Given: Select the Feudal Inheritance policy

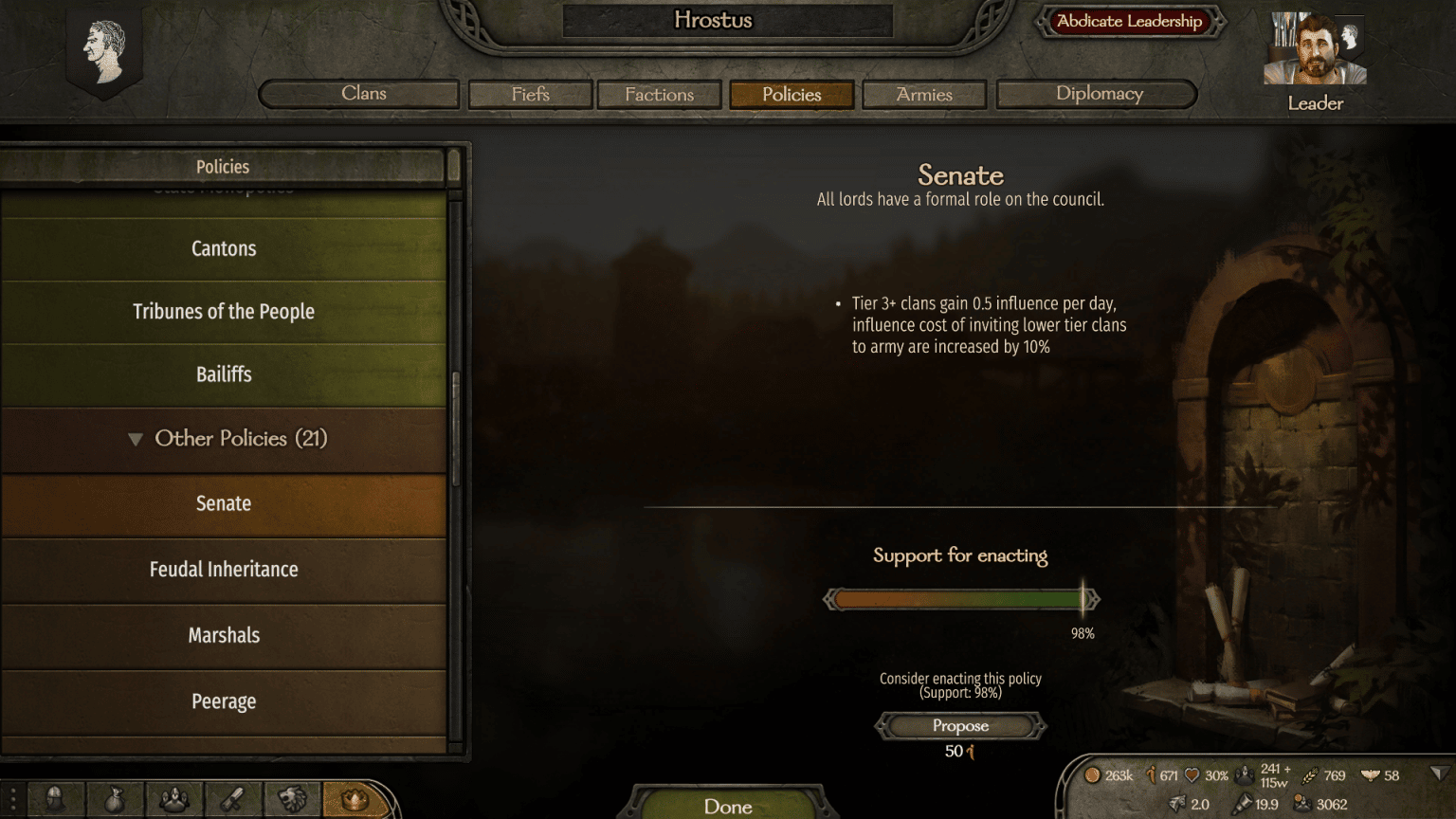Looking at the screenshot, I should tap(224, 570).
